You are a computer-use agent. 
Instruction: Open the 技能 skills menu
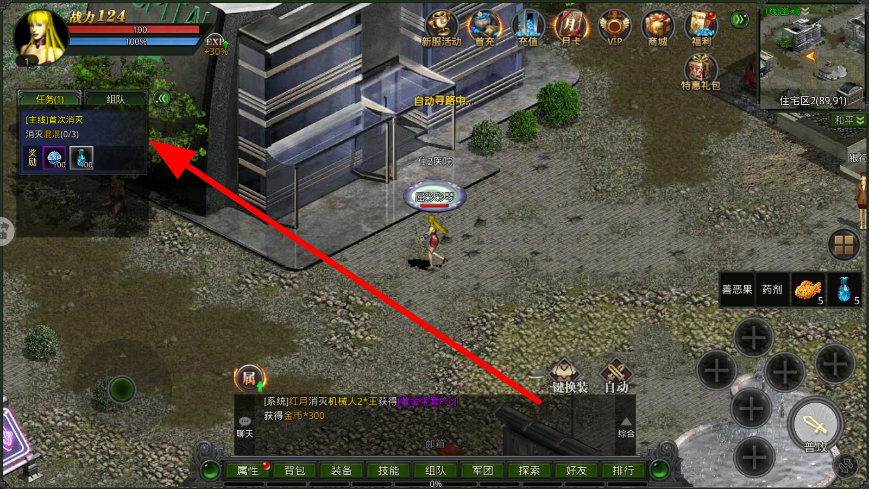(388, 470)
